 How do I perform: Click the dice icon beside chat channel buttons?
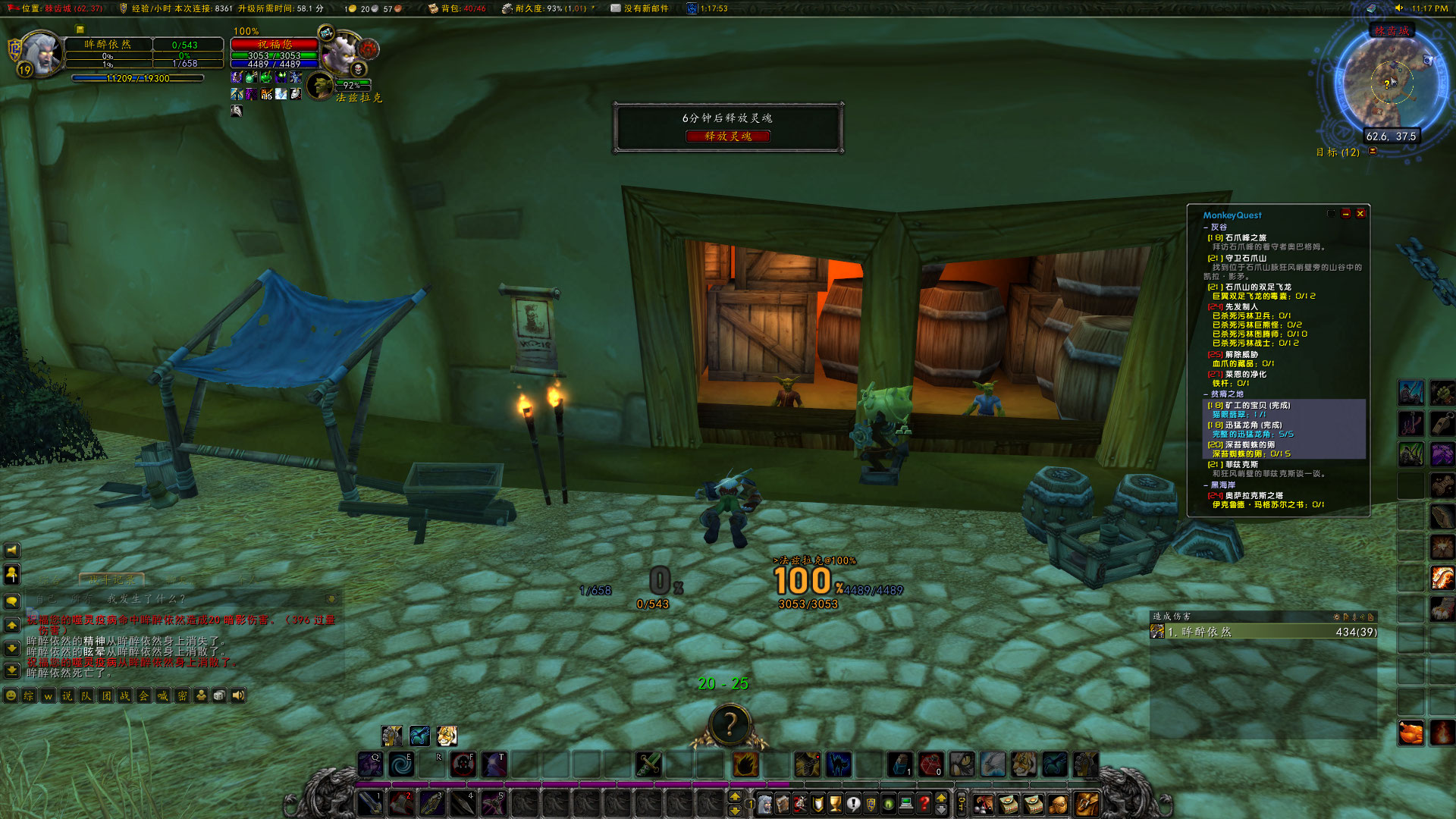click(218, 695)
